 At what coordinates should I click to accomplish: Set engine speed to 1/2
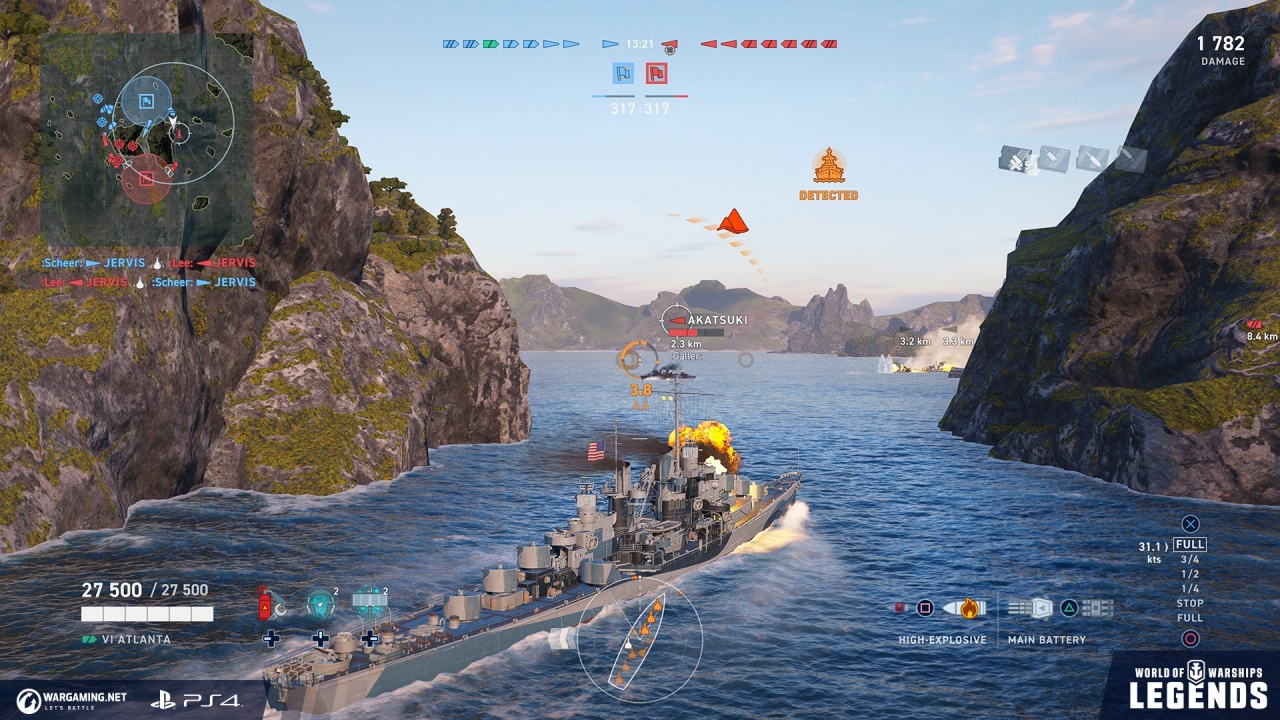1190,574
